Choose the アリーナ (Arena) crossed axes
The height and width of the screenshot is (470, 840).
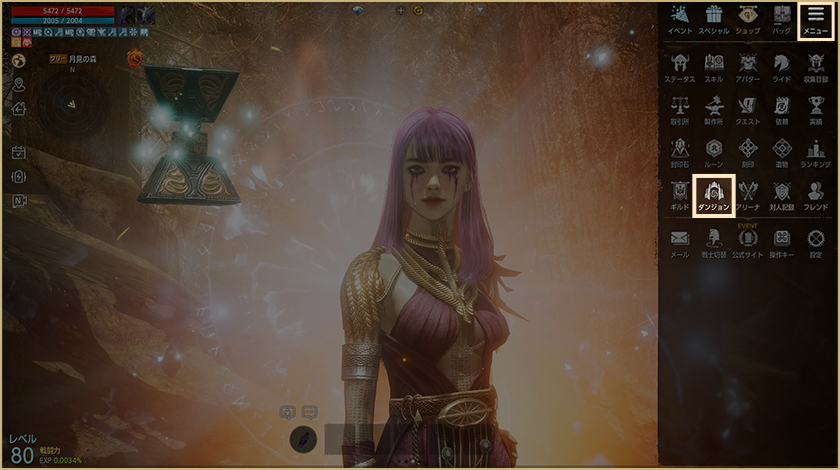pos(748,194)
